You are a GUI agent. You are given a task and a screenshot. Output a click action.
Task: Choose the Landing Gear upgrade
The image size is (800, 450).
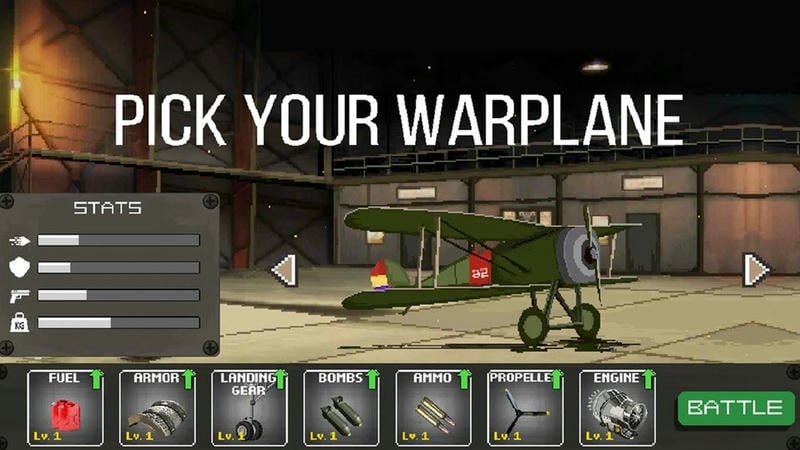pos(249,407)
